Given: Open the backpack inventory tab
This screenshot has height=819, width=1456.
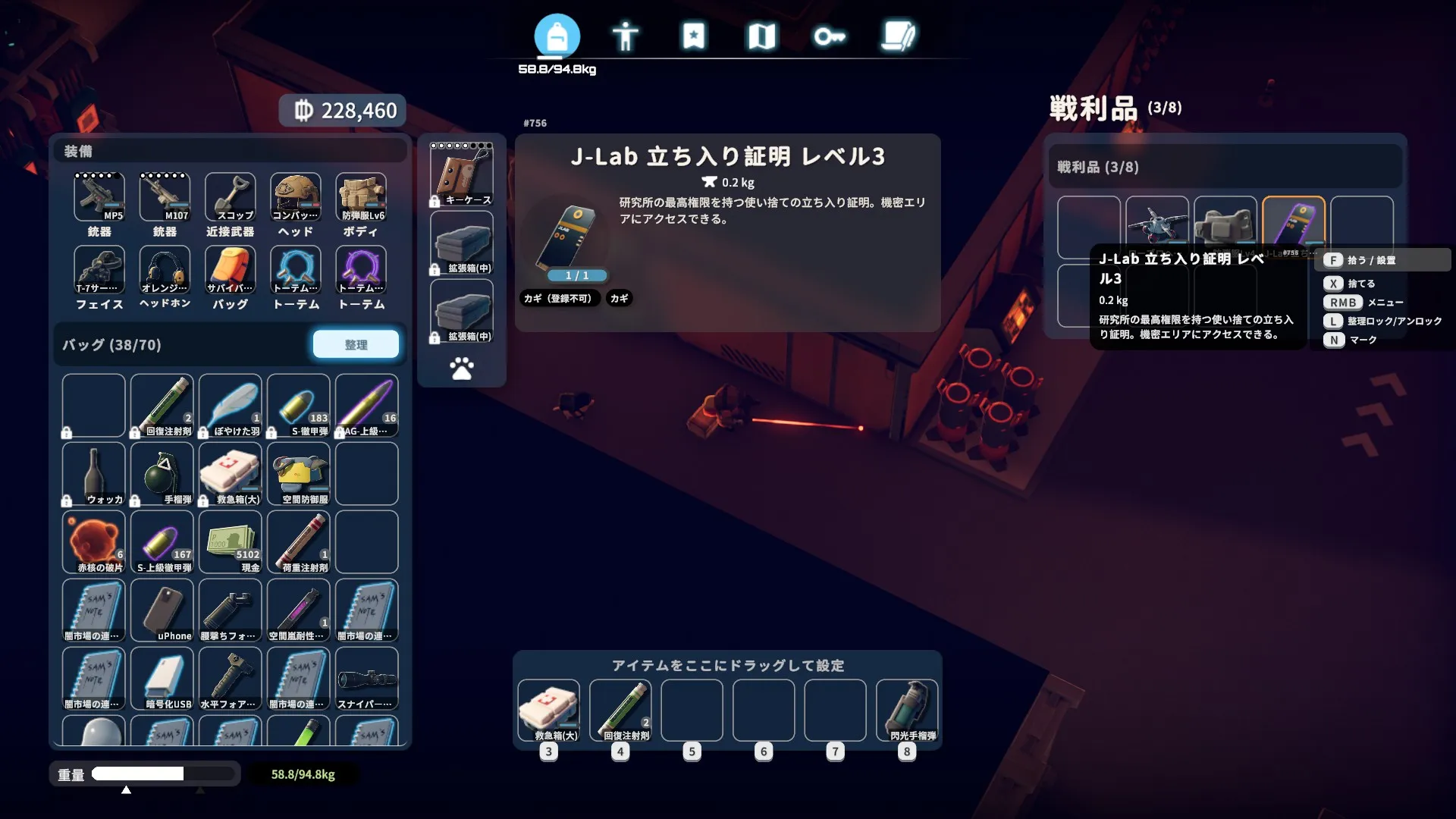Looking at the screenshot, I should [x=557, y=36].
